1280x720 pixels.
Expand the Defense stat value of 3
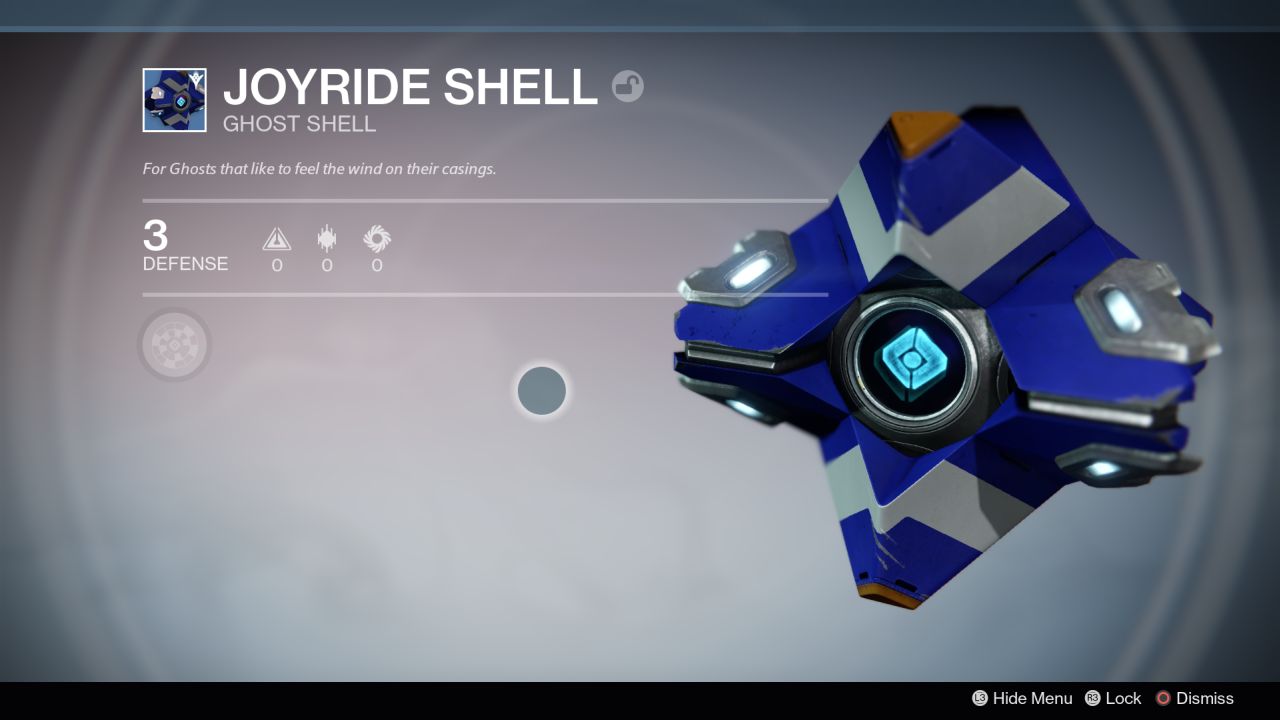click(x=156, y=237)
